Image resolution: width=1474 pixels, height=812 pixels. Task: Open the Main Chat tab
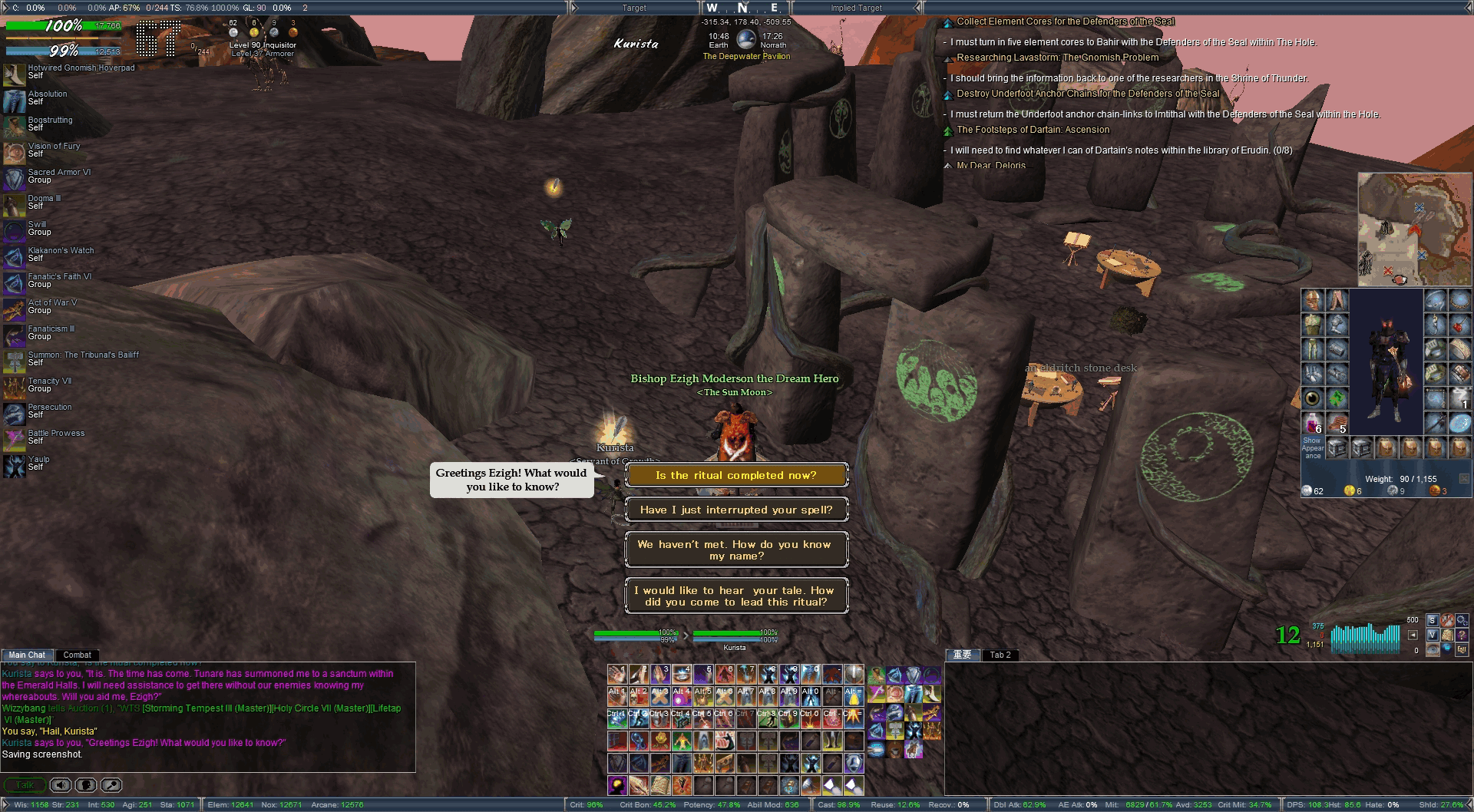point(27,655)
